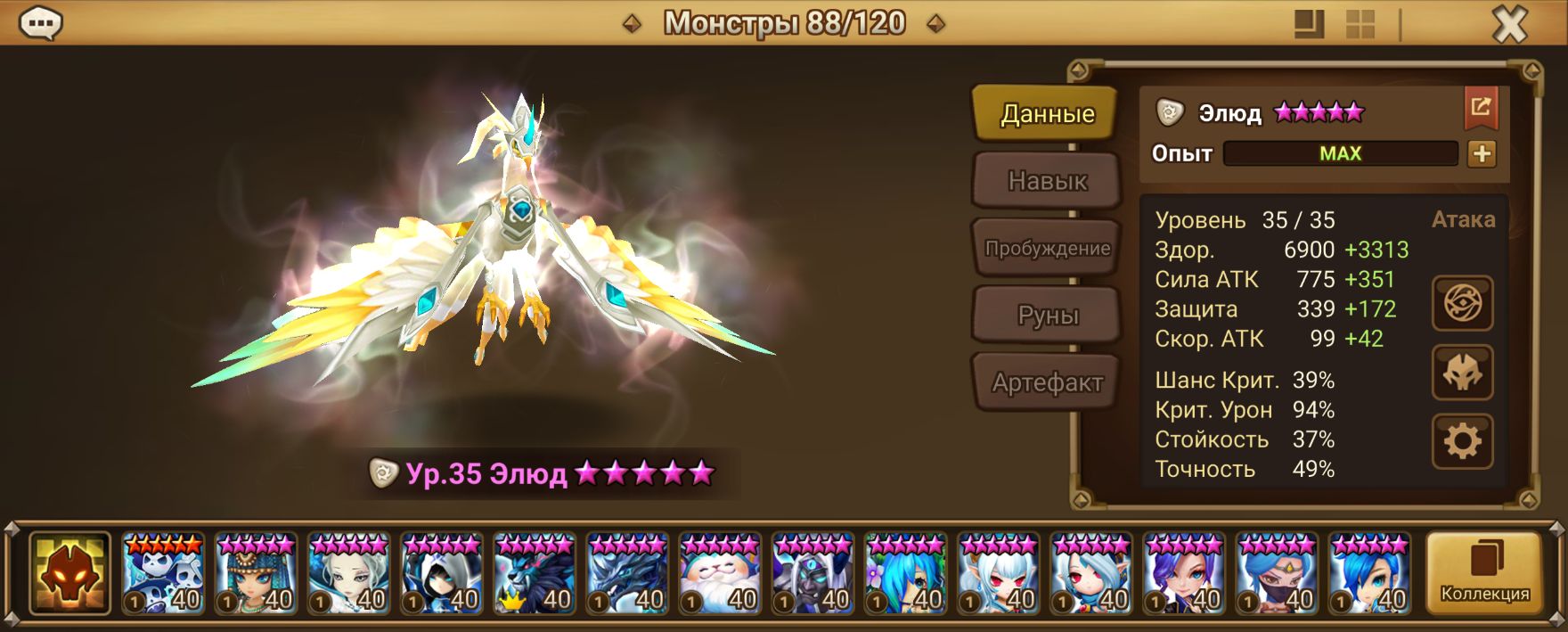Open the chat speech bubble
The height and width of the screenshot is (632, 1568).
coord(40,24)
